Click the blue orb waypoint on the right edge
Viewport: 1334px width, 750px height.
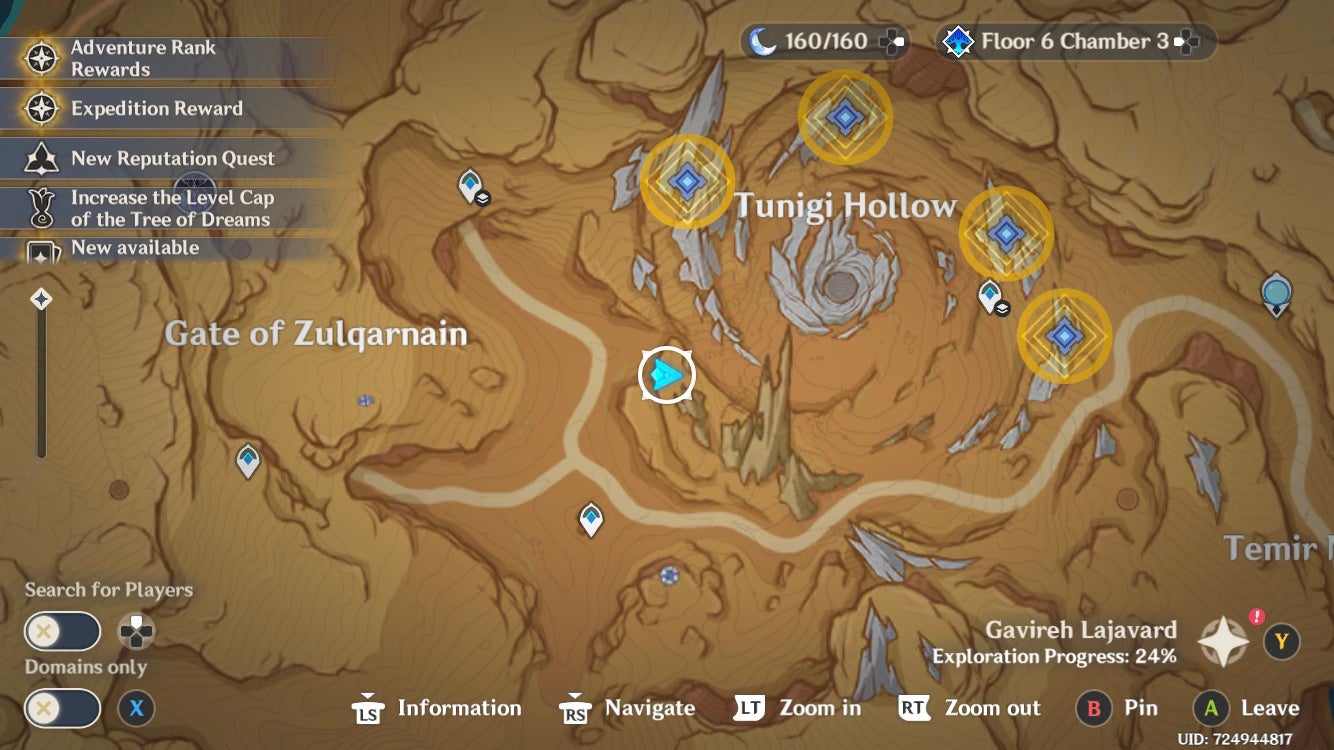[x=1278, y=292]
